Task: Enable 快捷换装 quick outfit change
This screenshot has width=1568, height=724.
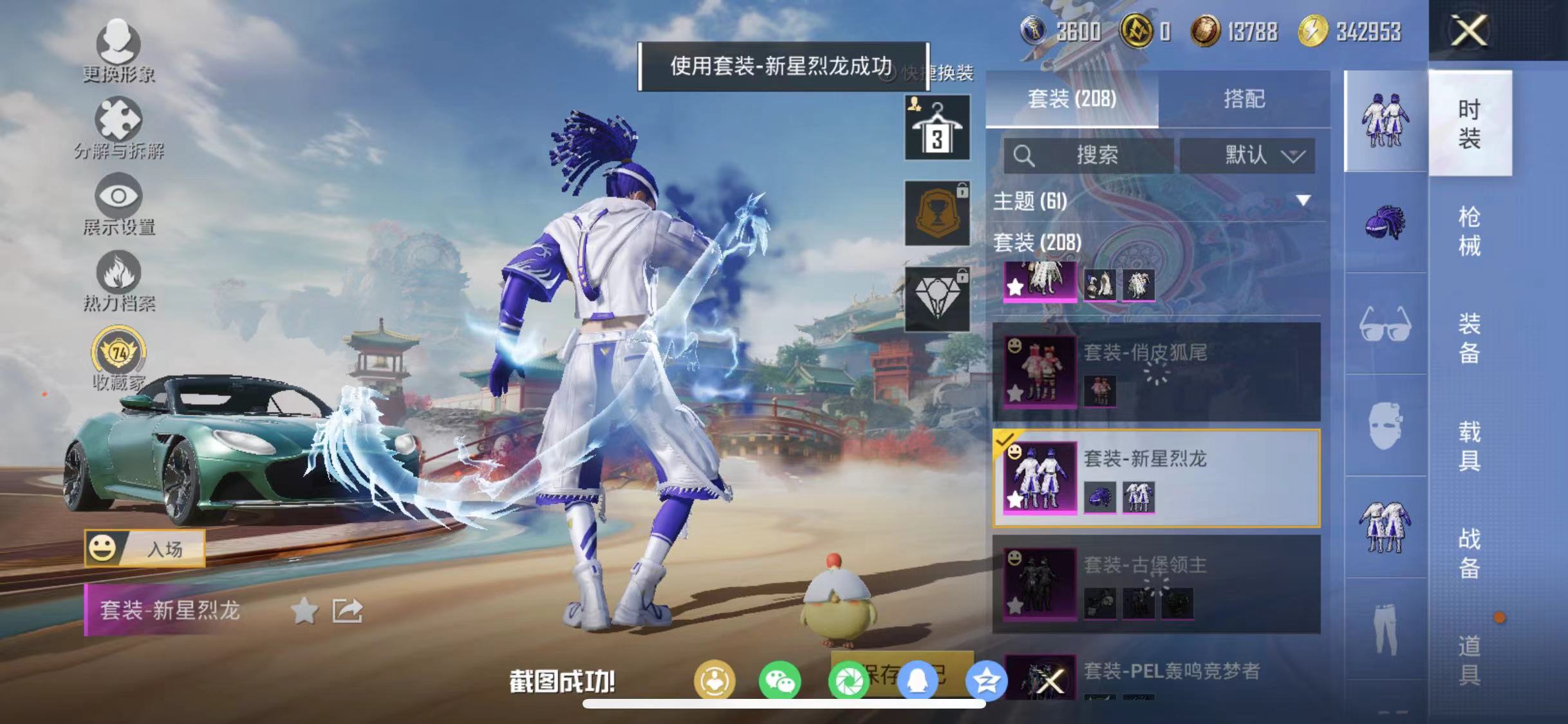Action: [x=893, y=73]
